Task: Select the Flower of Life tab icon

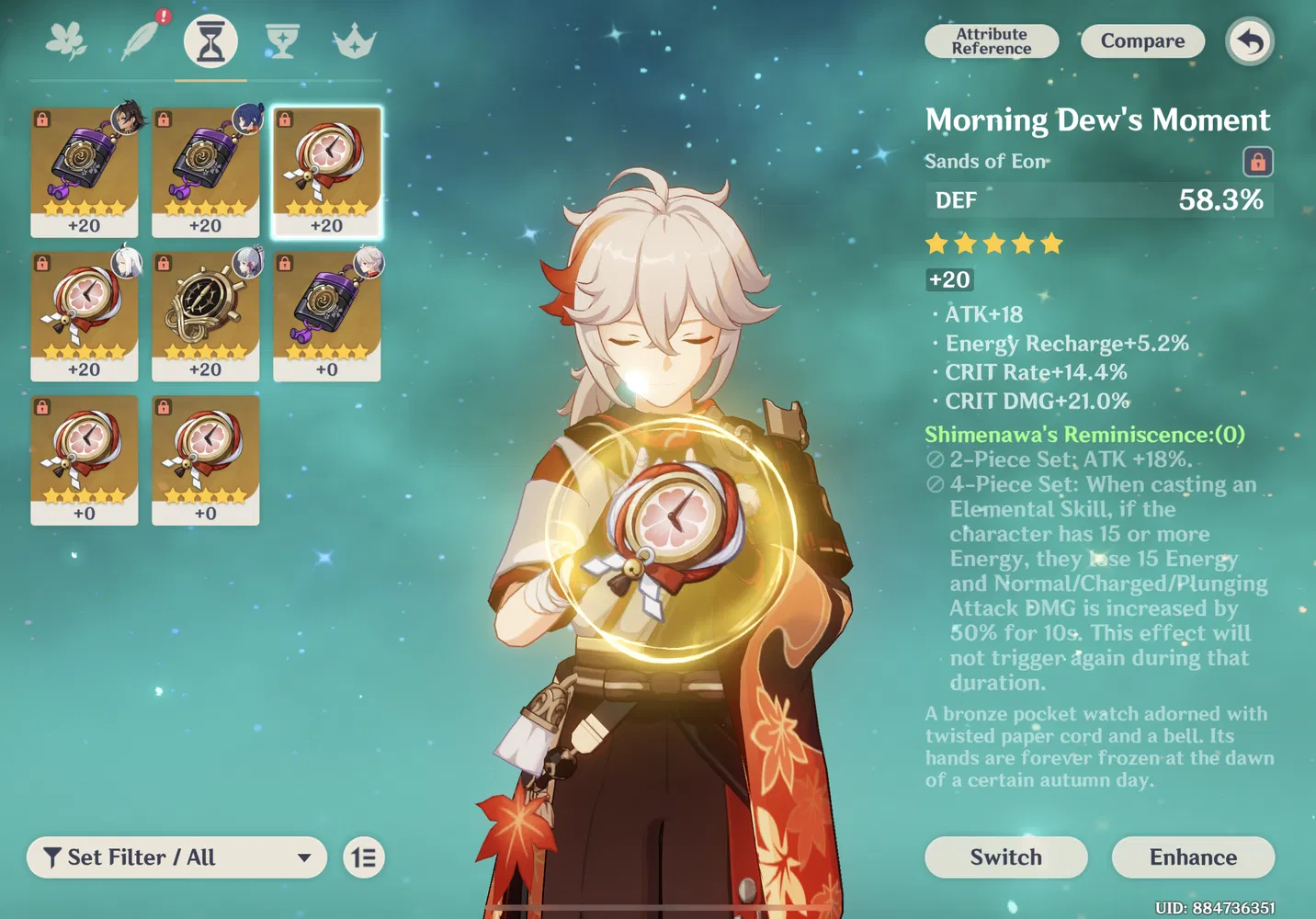Action: tap(66, 40)
